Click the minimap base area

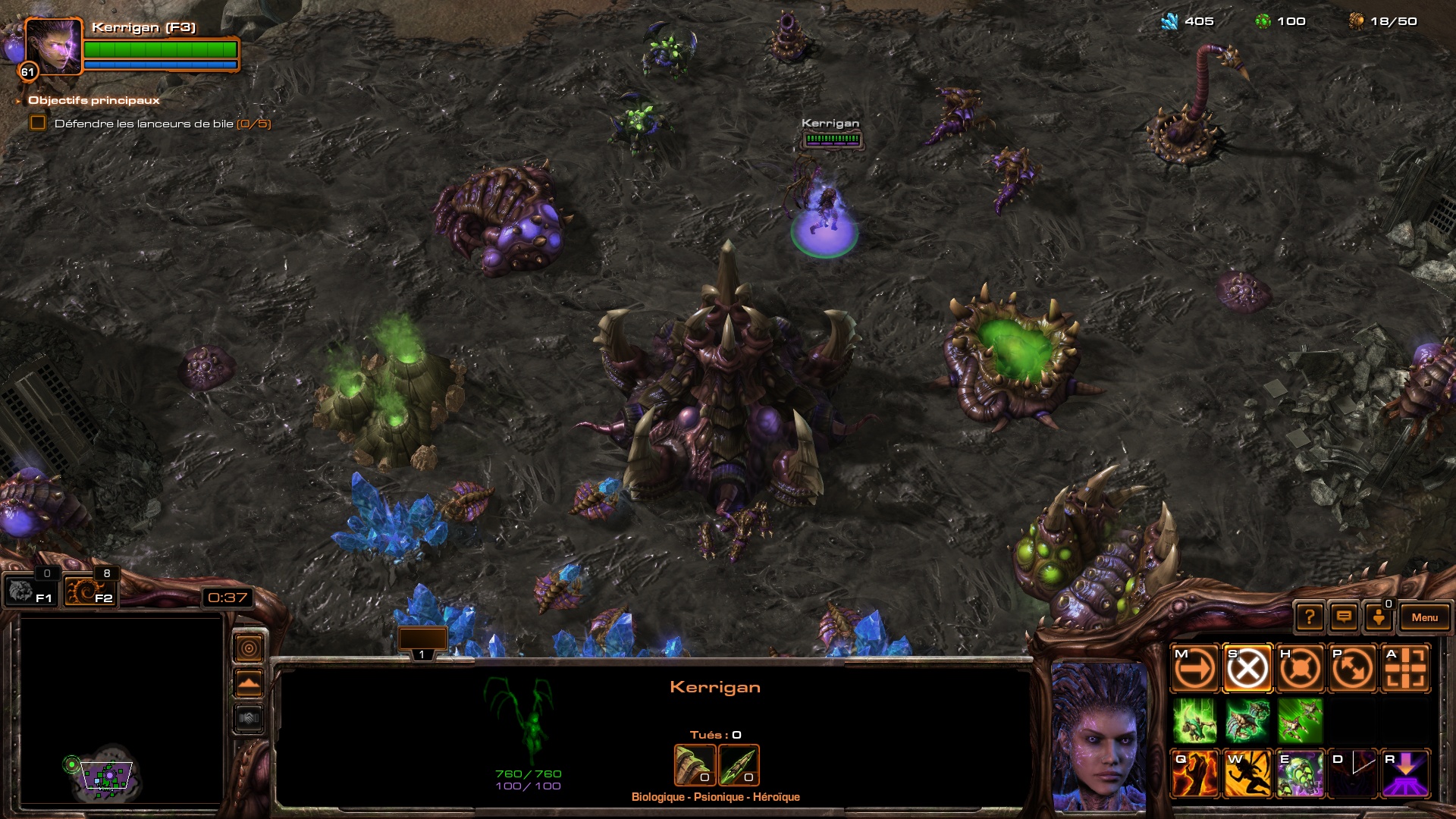[x=106, y=775]
